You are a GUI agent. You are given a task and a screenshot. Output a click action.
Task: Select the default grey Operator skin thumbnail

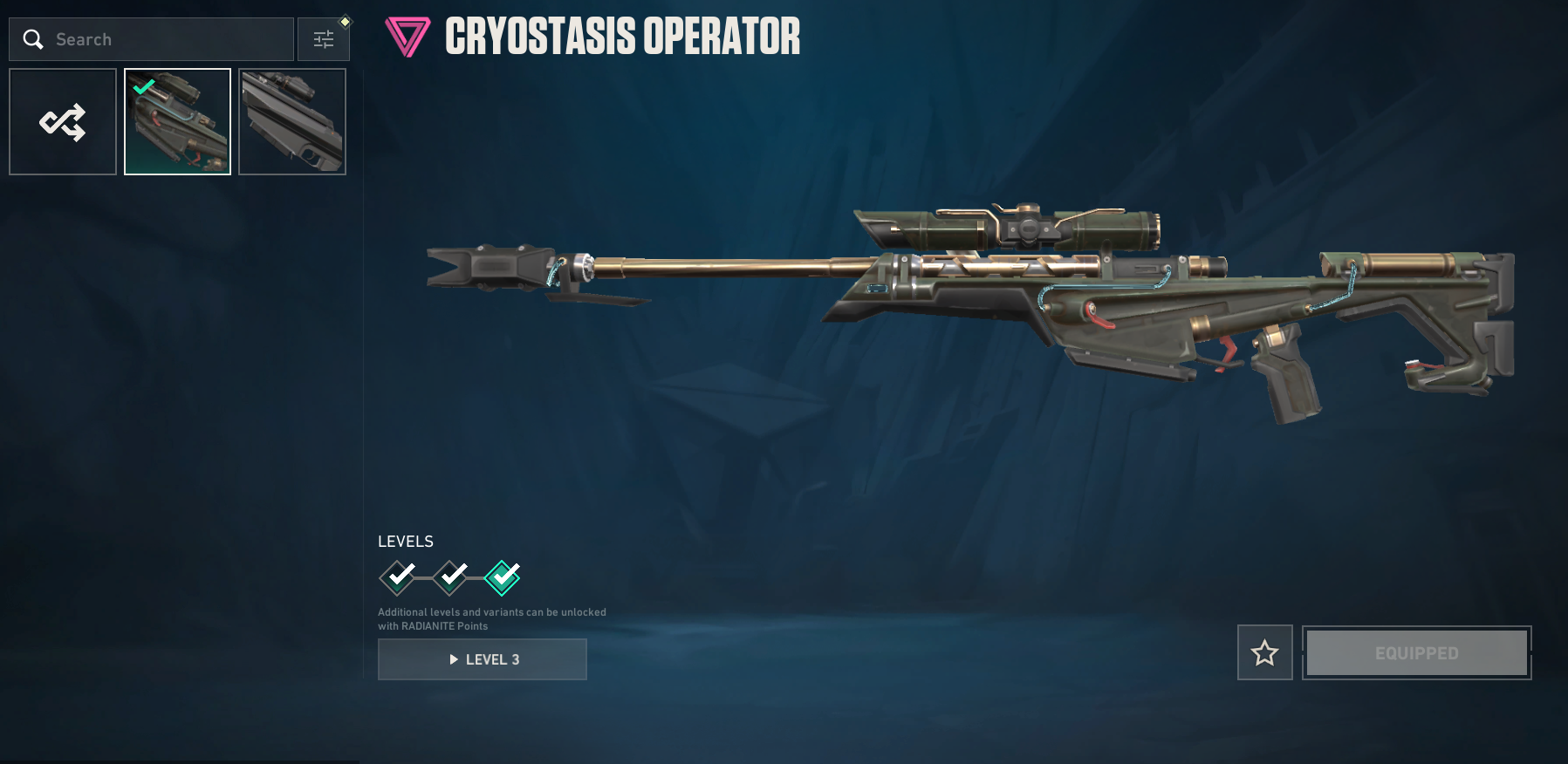[292, 122]
